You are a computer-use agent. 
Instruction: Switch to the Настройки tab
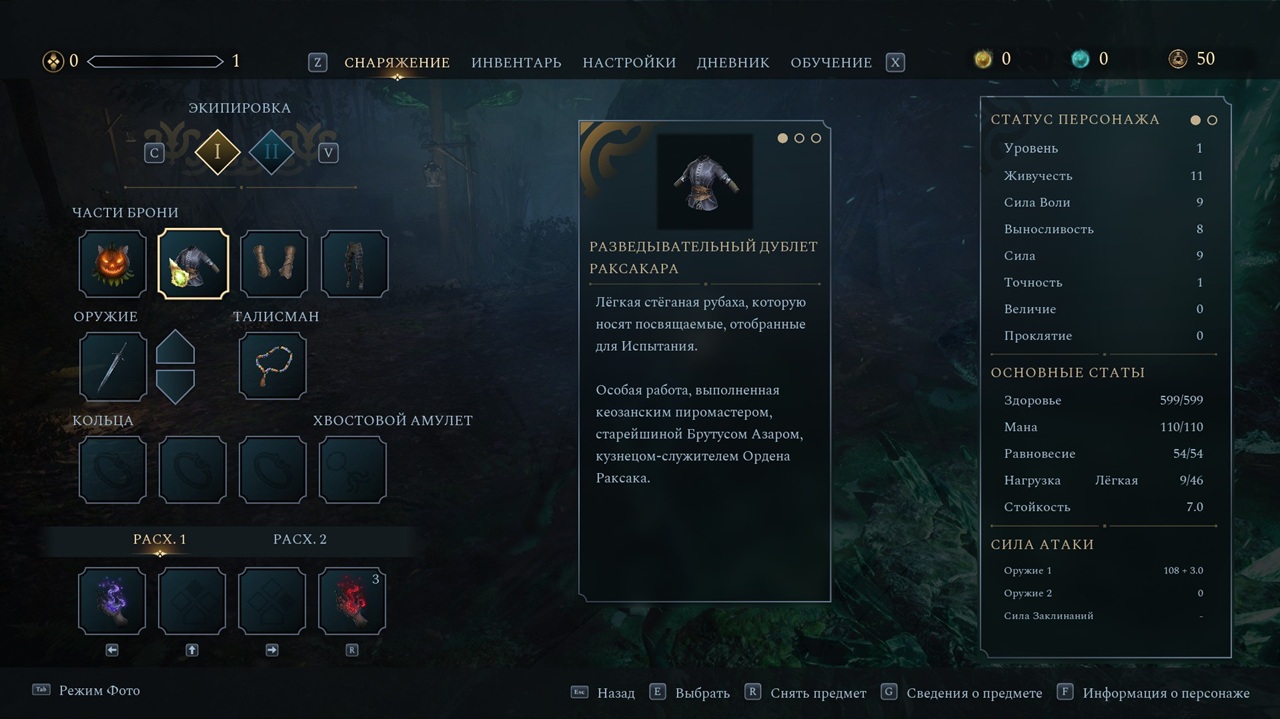point(629,62)
